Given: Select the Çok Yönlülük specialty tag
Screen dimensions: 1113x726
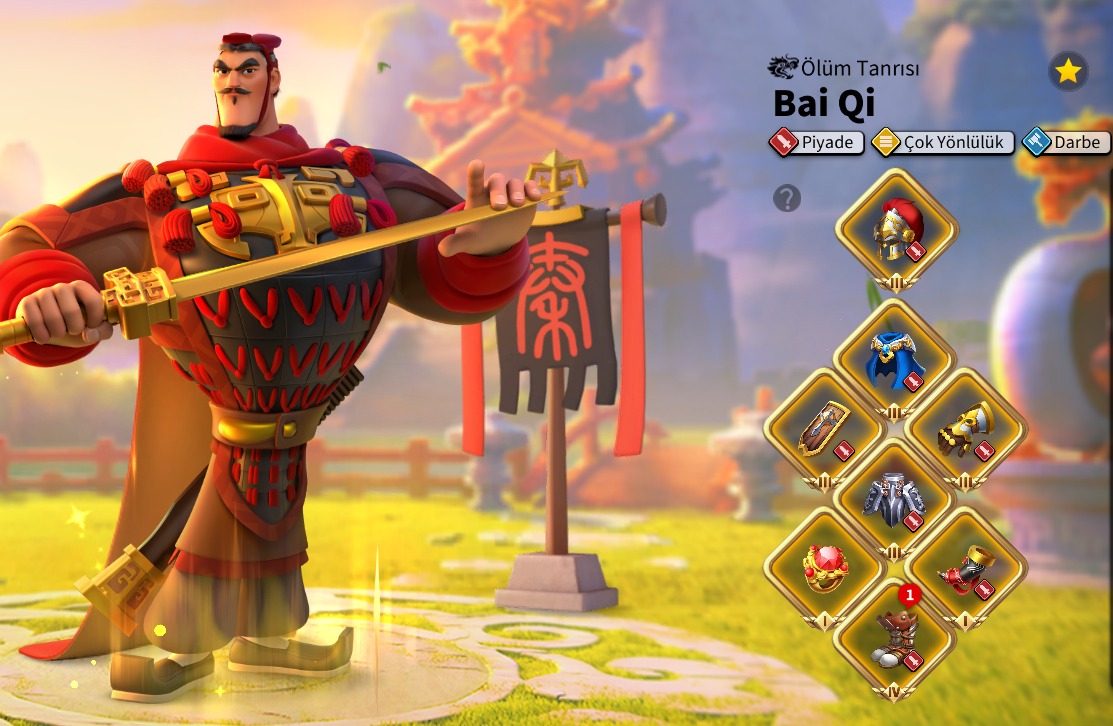Looking at the screenshot, I should point(943,142).
